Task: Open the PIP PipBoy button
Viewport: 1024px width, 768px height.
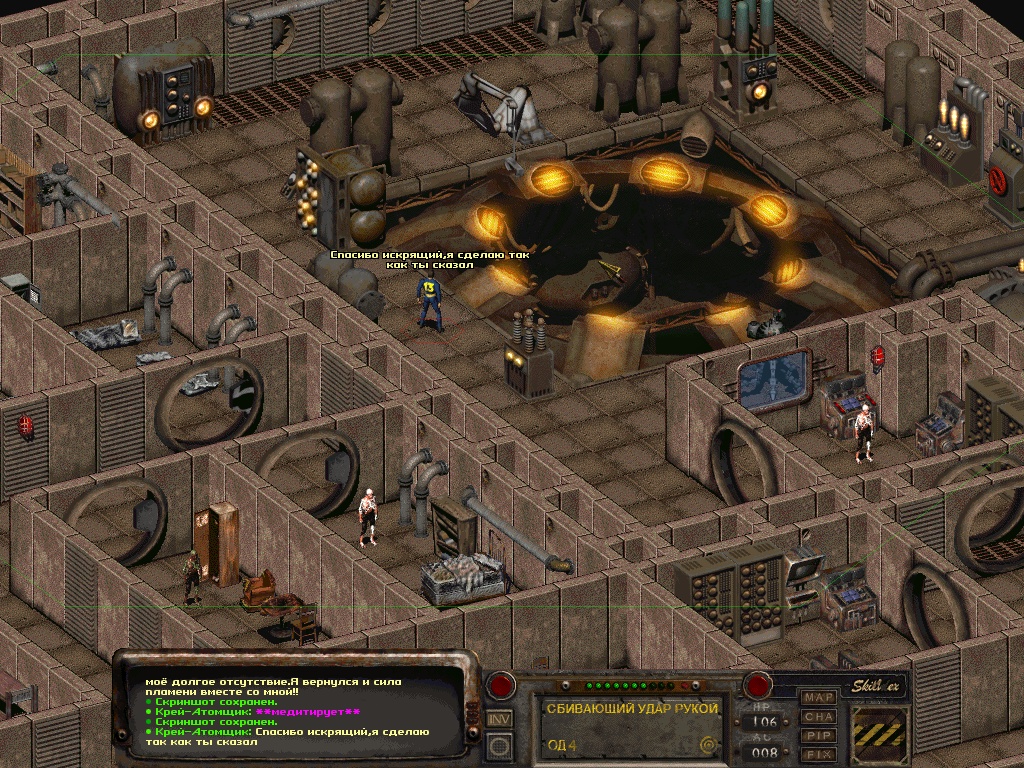Action: tap(820, 735)
